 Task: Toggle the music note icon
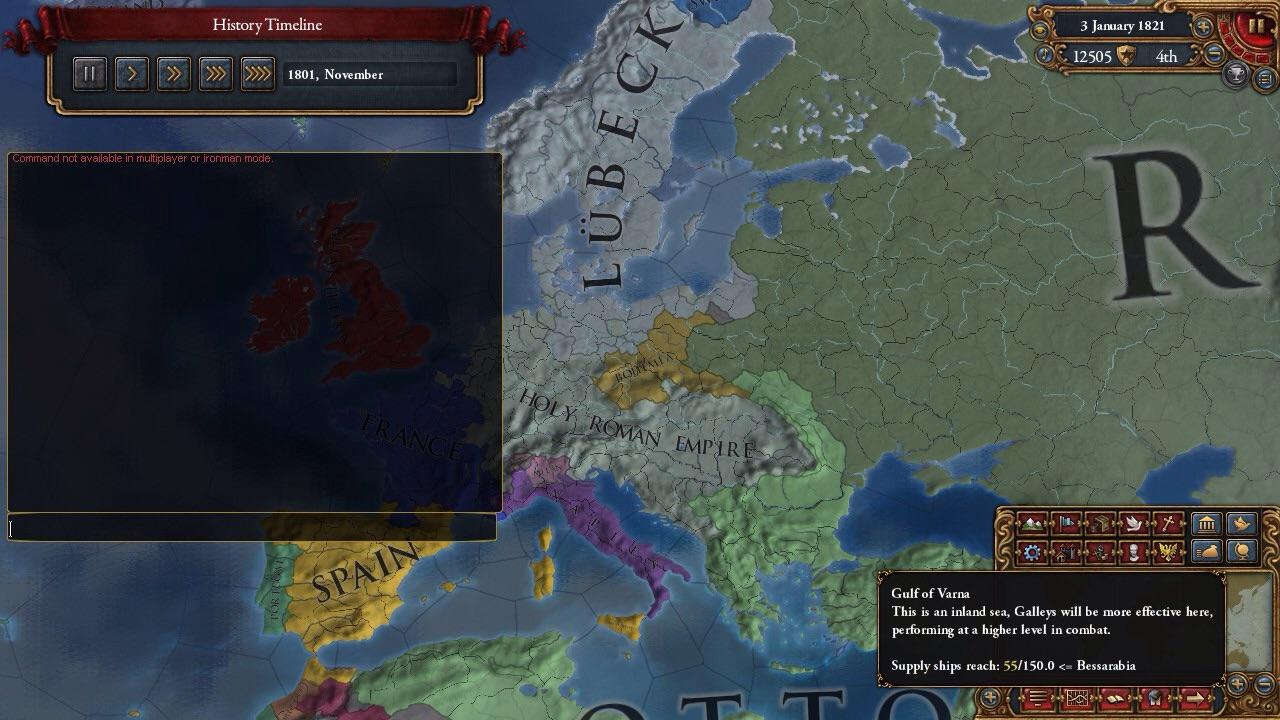click(x=1044, y=54)
